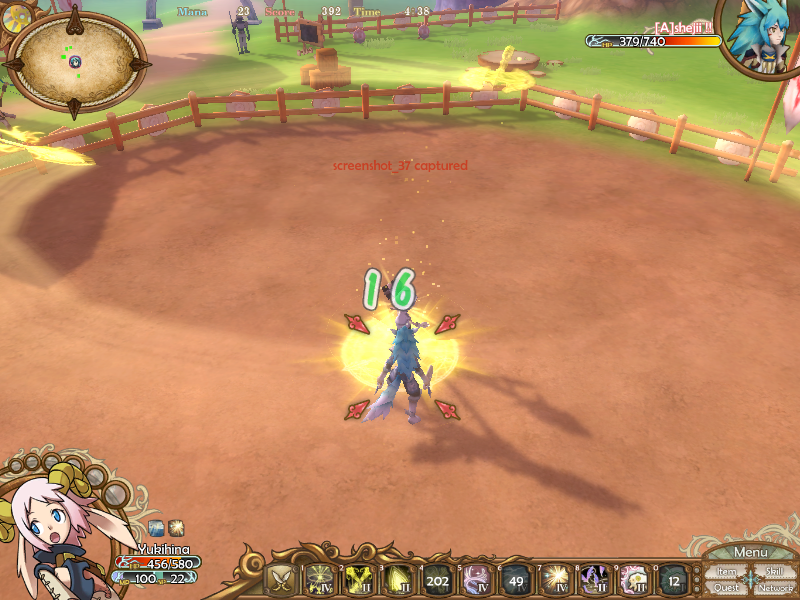The image size is (800, 600).
Task: Activate the purple figure skill in slot 8
Action: 595,579
